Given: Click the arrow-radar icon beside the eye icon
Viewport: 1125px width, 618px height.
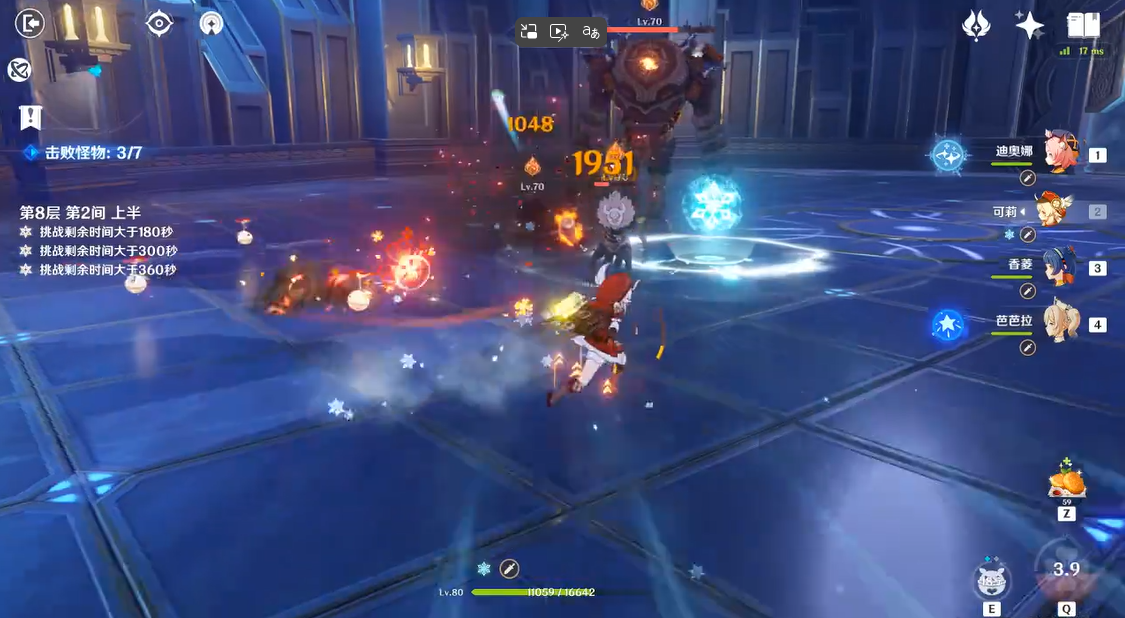Looking at the screenshot, I should coord(211,23).
